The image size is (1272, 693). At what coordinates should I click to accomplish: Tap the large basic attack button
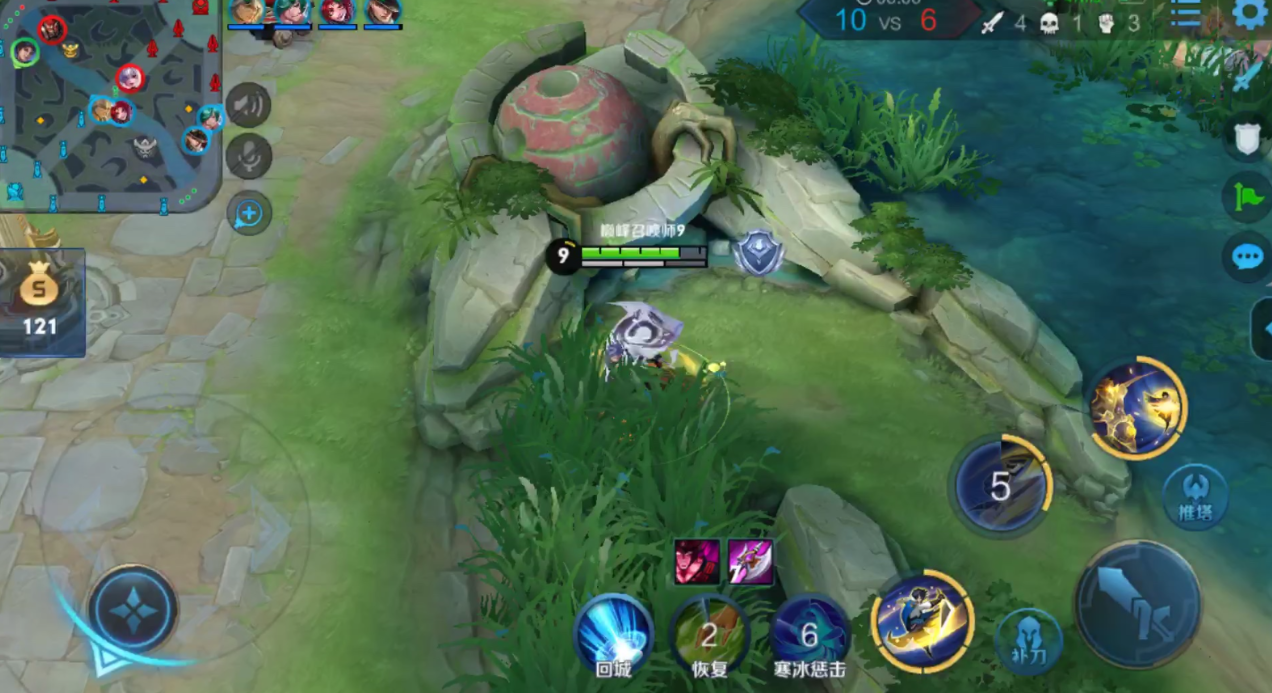(1137, 603)
